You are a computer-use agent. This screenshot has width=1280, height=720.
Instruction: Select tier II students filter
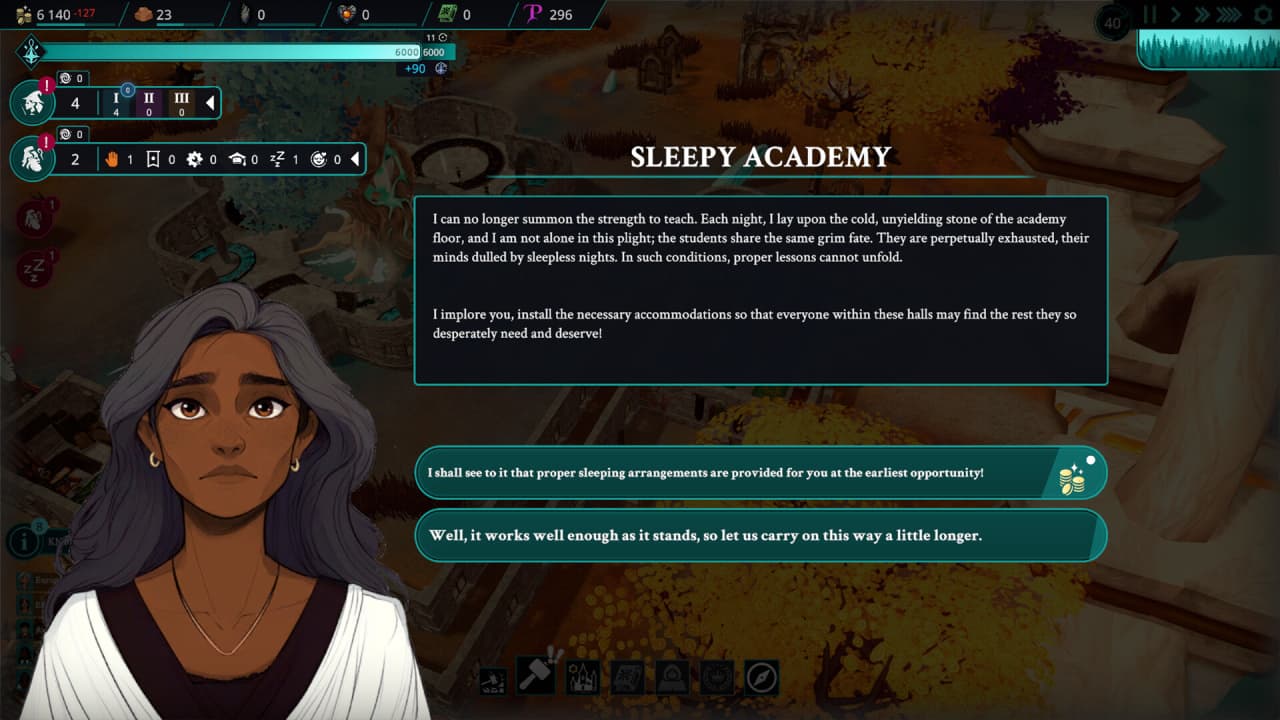click(148, 103)
